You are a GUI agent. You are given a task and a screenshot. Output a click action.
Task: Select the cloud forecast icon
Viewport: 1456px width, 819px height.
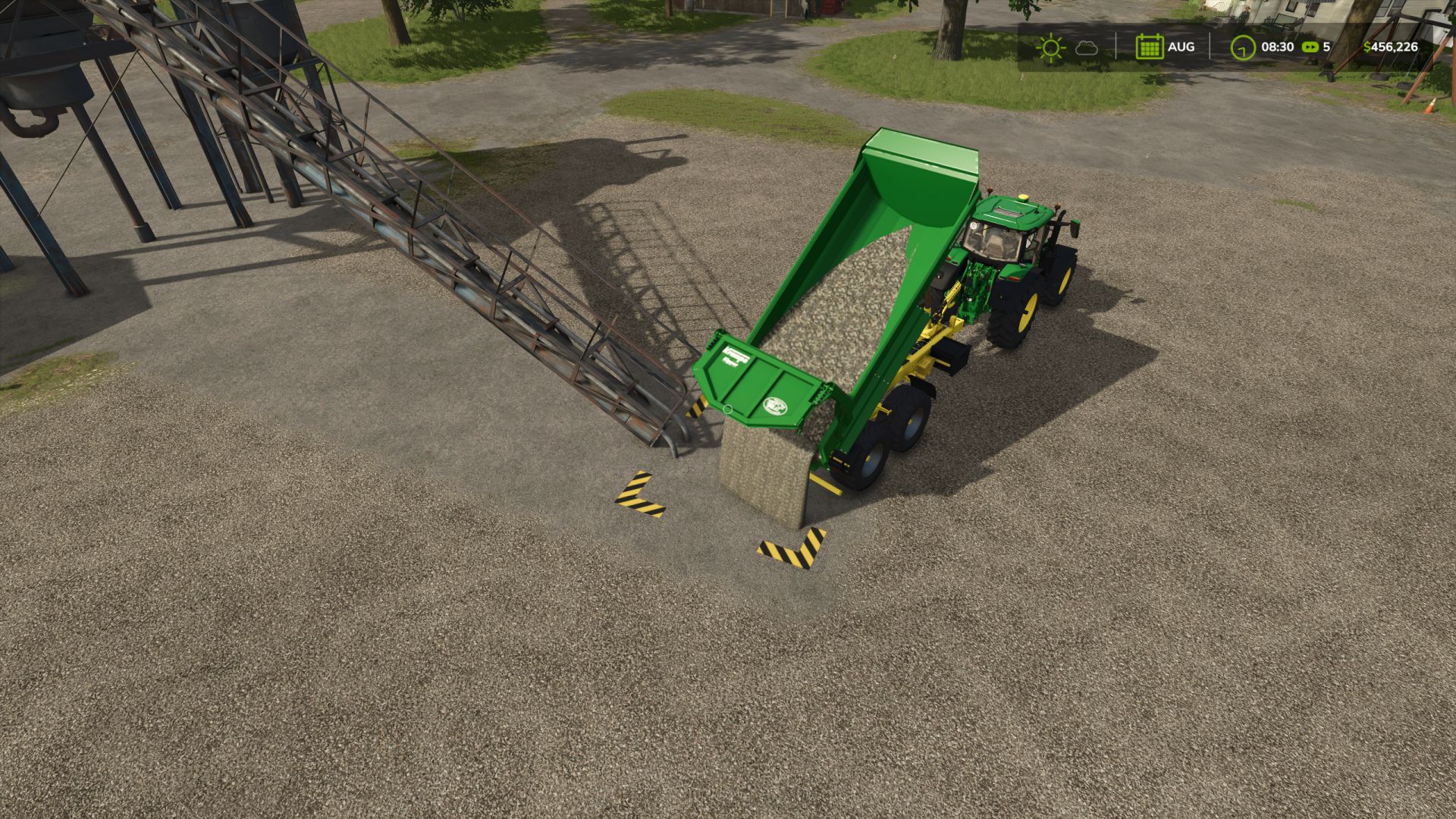[1087, 48]
